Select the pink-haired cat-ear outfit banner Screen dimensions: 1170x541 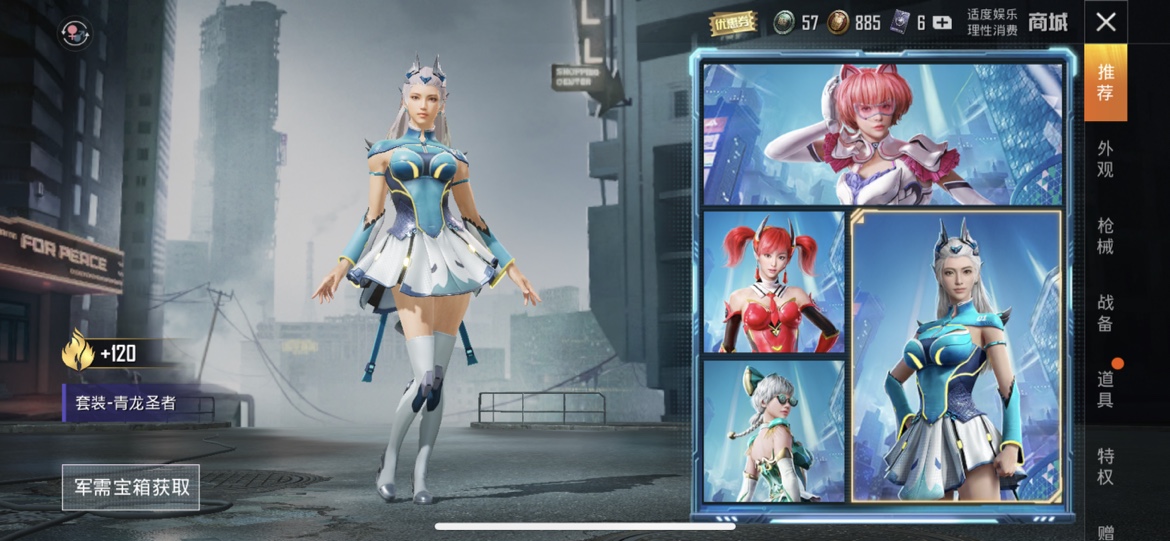pyautogui.click(x=882, y=134)
